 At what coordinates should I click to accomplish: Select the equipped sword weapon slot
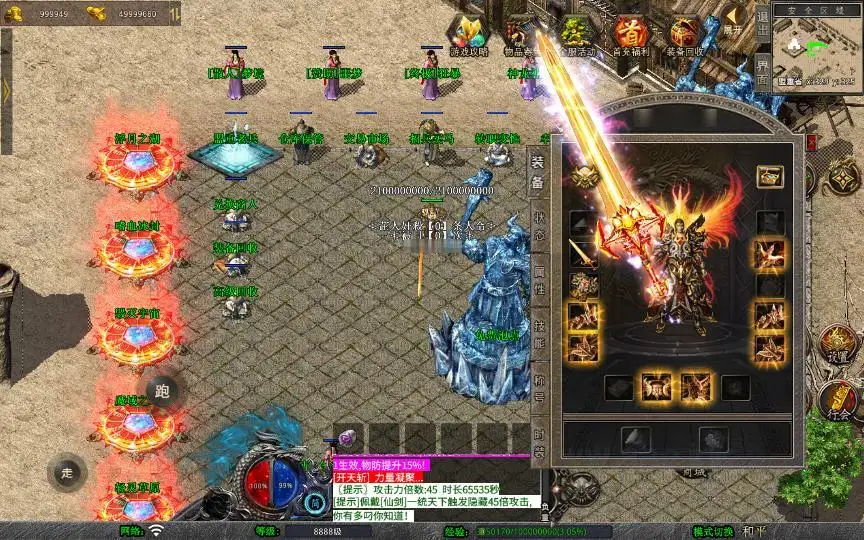pyautogui.click(x=584, y=254)
